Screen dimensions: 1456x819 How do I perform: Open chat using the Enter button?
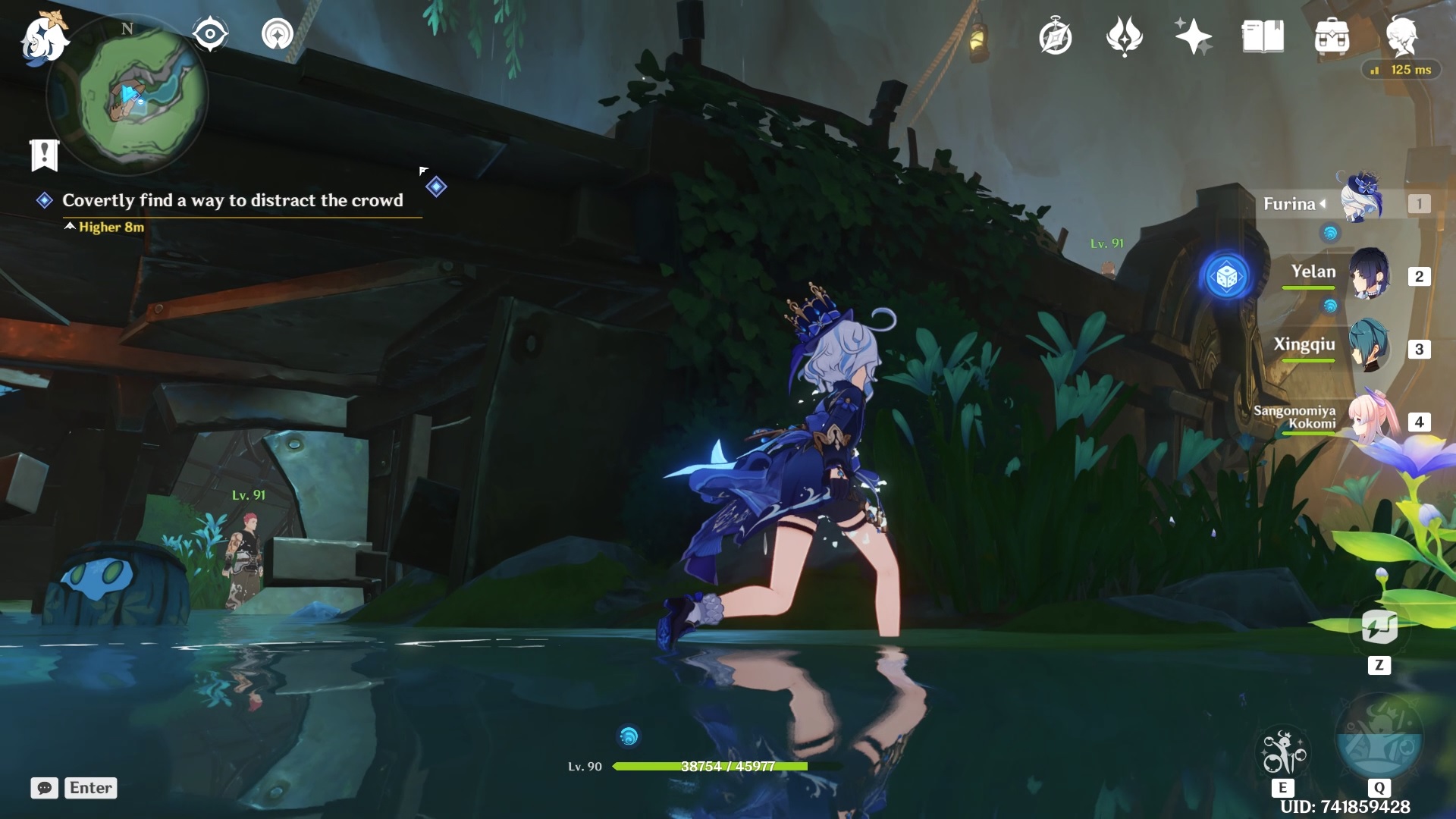point(89,788)
